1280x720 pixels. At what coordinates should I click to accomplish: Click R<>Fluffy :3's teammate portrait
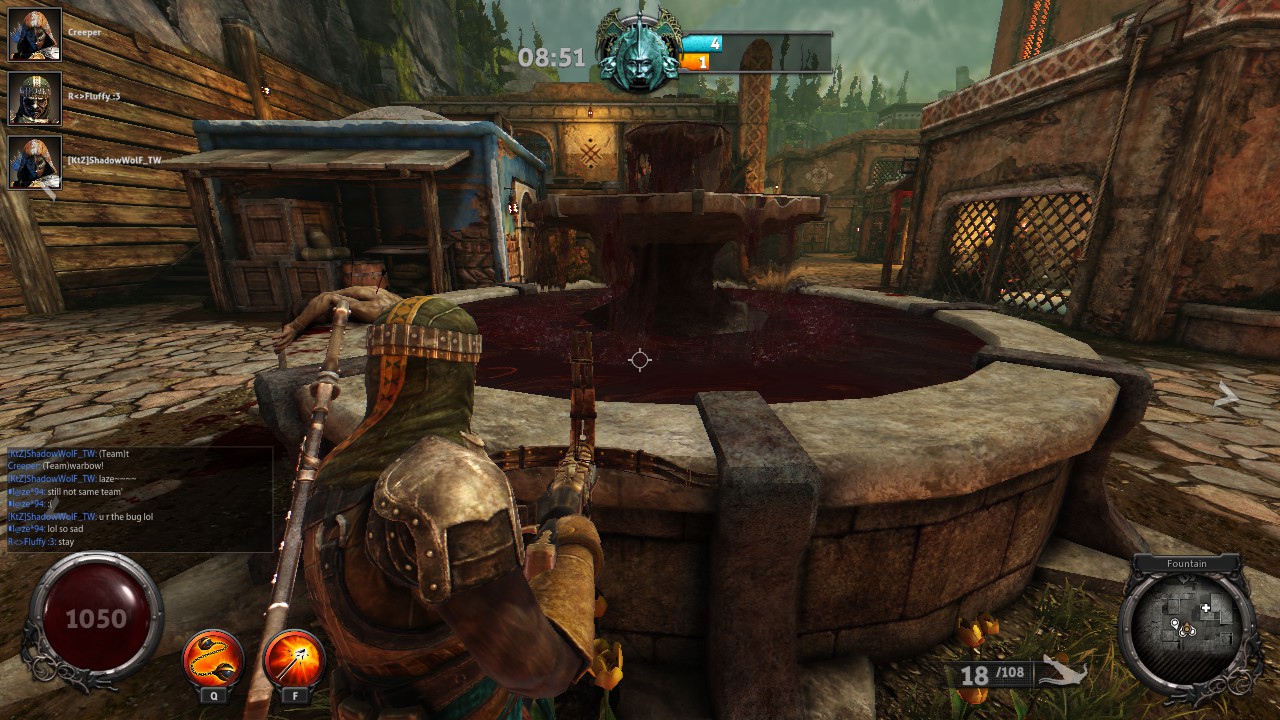pyautogui.click(x=35, y=98)
